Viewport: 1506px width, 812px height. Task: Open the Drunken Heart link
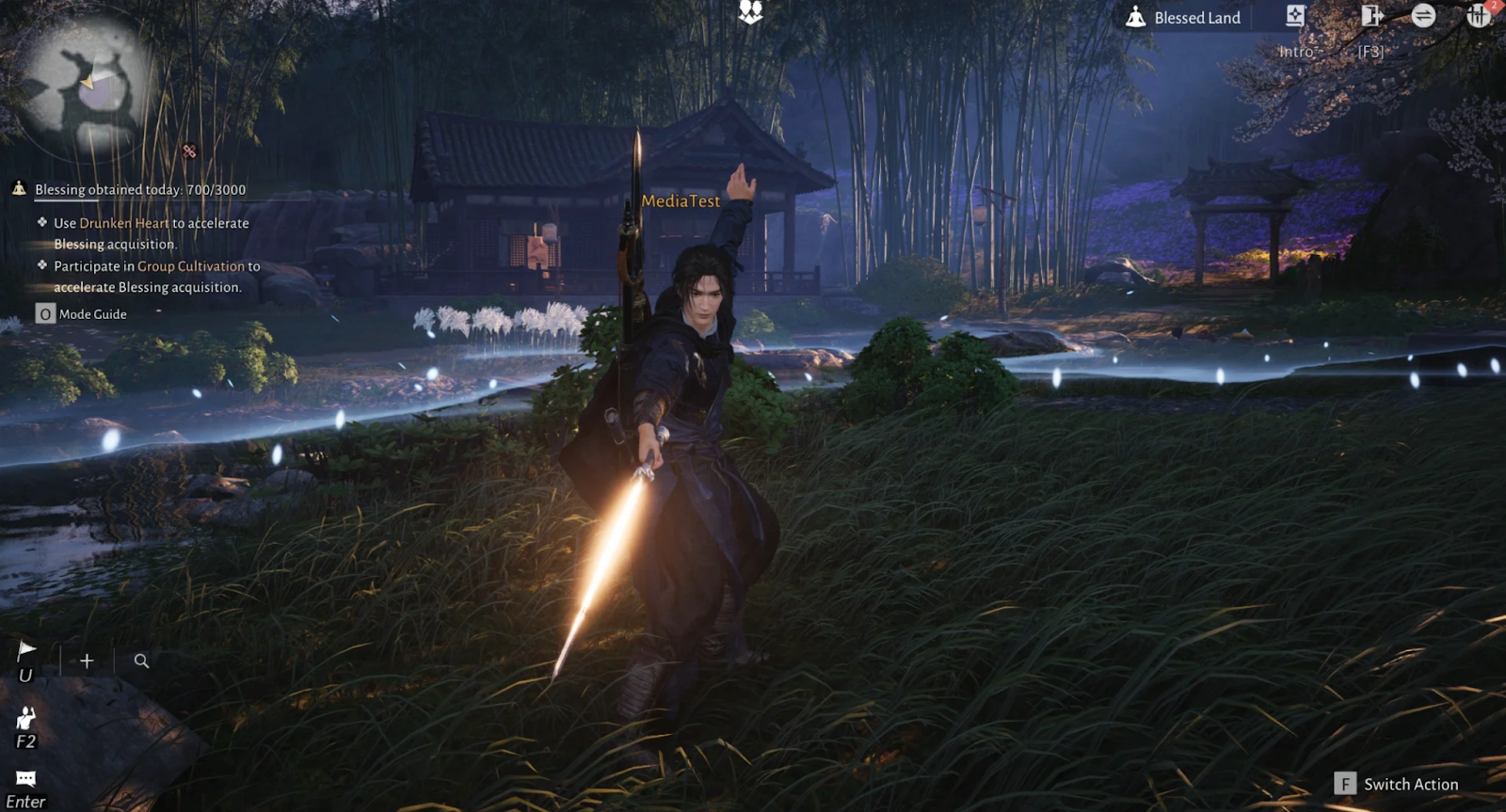(x=124, y=223)
